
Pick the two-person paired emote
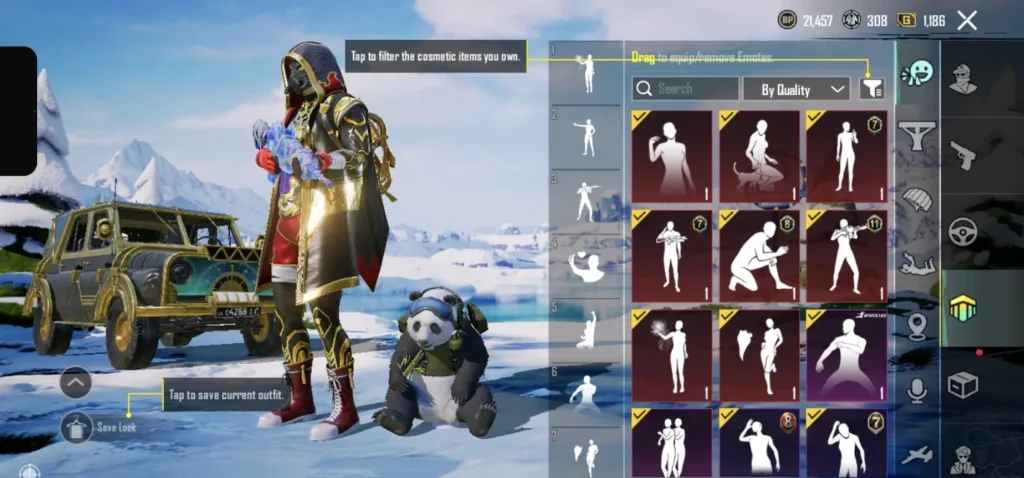click(672, 443)
